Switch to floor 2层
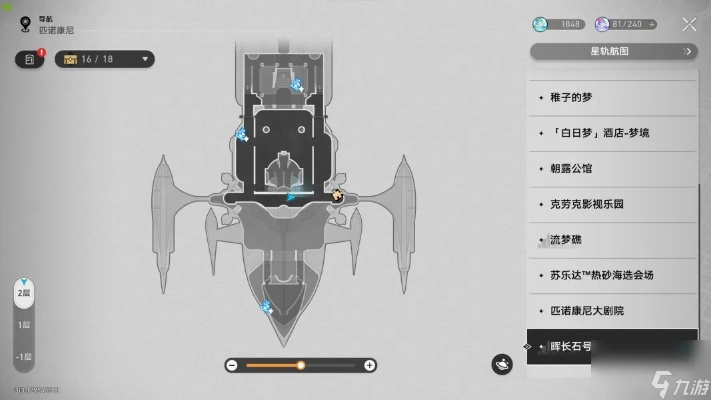The height and width of the screenshot is (400, 711). (x=22, y=296)
